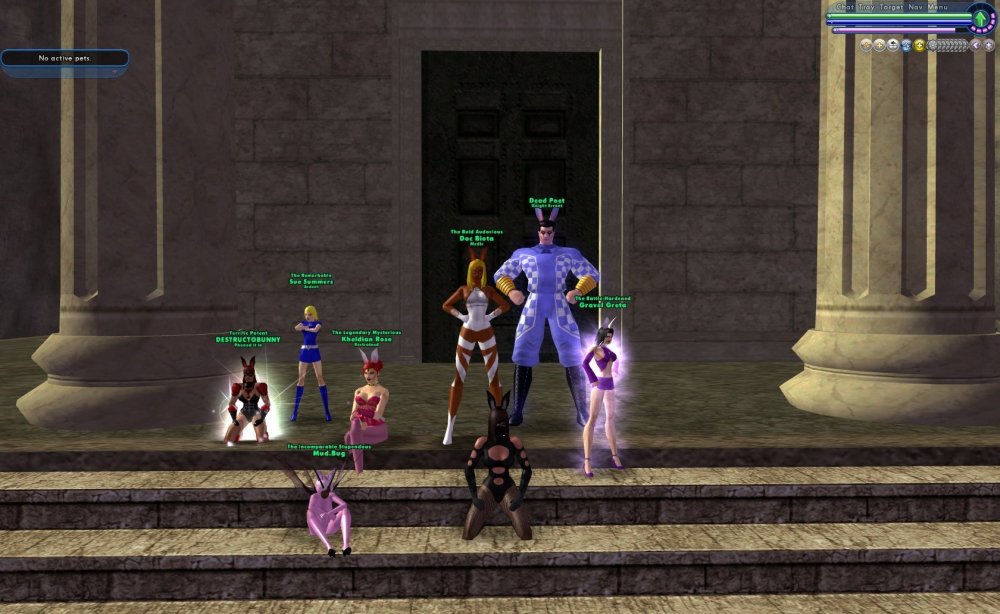Select the yellow plus buff icon
Viewport: 1000px width, 614px height.
point(919,45)
